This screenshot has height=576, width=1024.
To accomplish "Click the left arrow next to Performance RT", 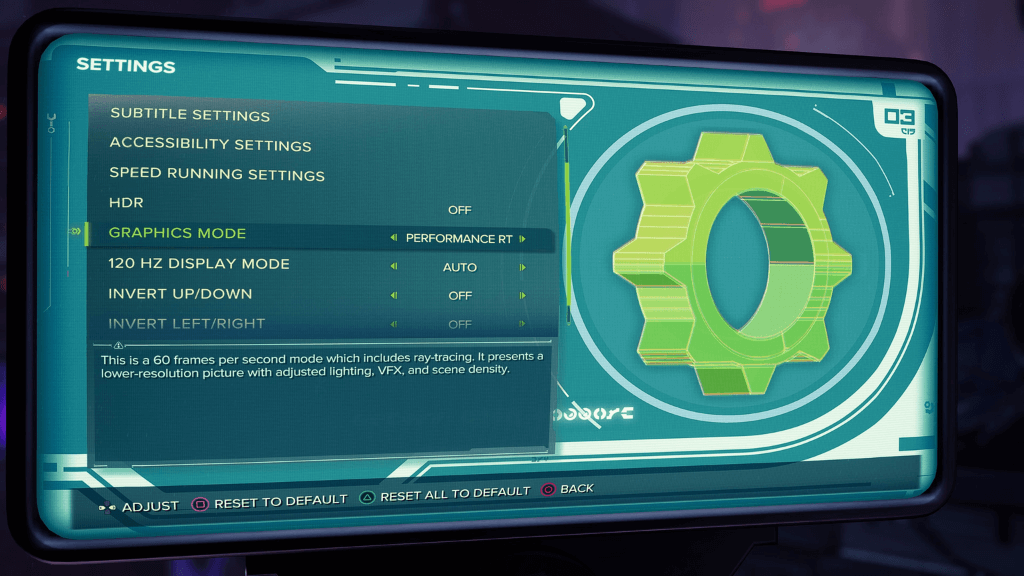I will pyautogui.click(x=393, y=239).
